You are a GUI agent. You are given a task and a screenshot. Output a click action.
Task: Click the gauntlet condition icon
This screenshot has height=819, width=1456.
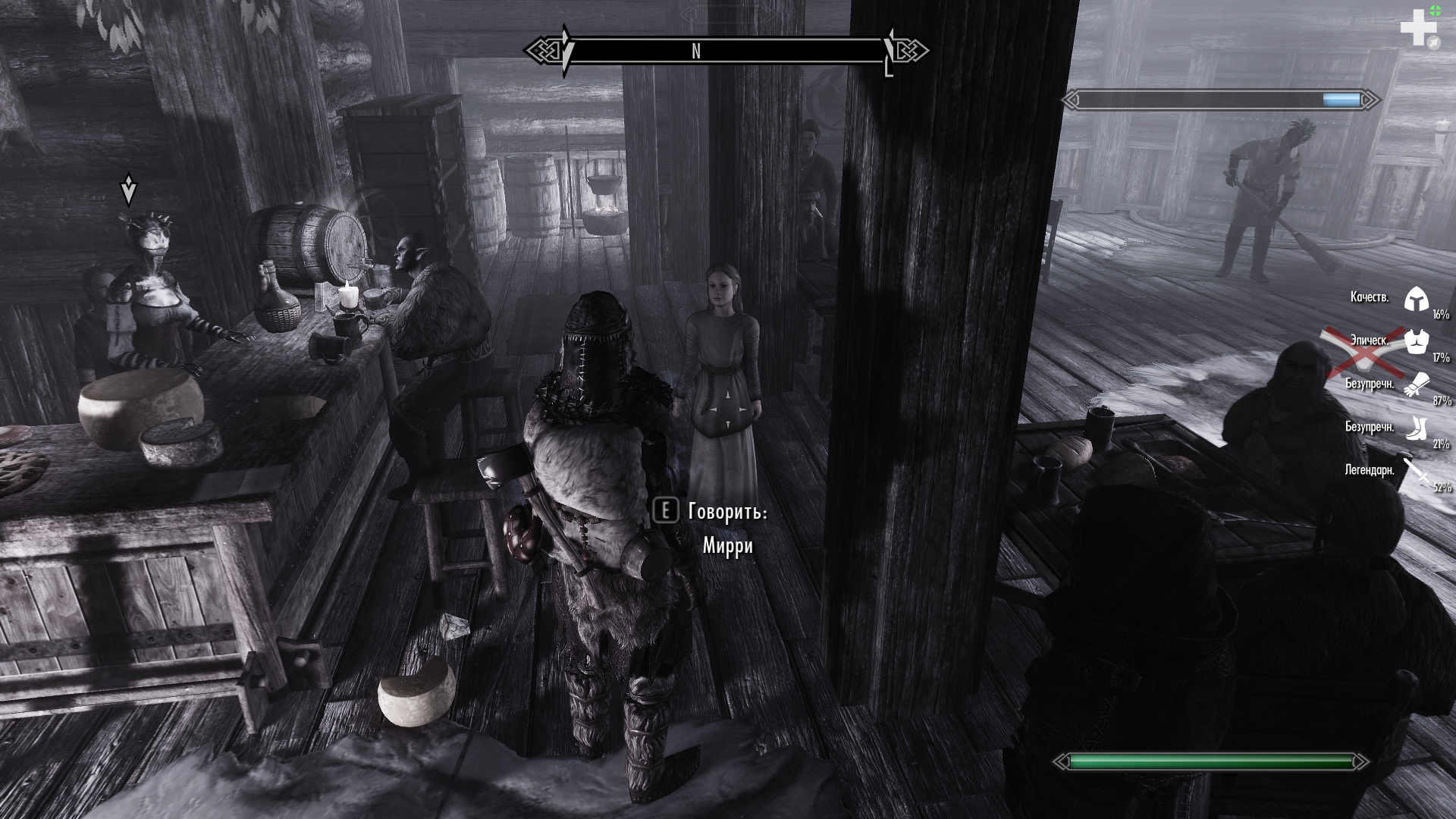click(1416, 385)
